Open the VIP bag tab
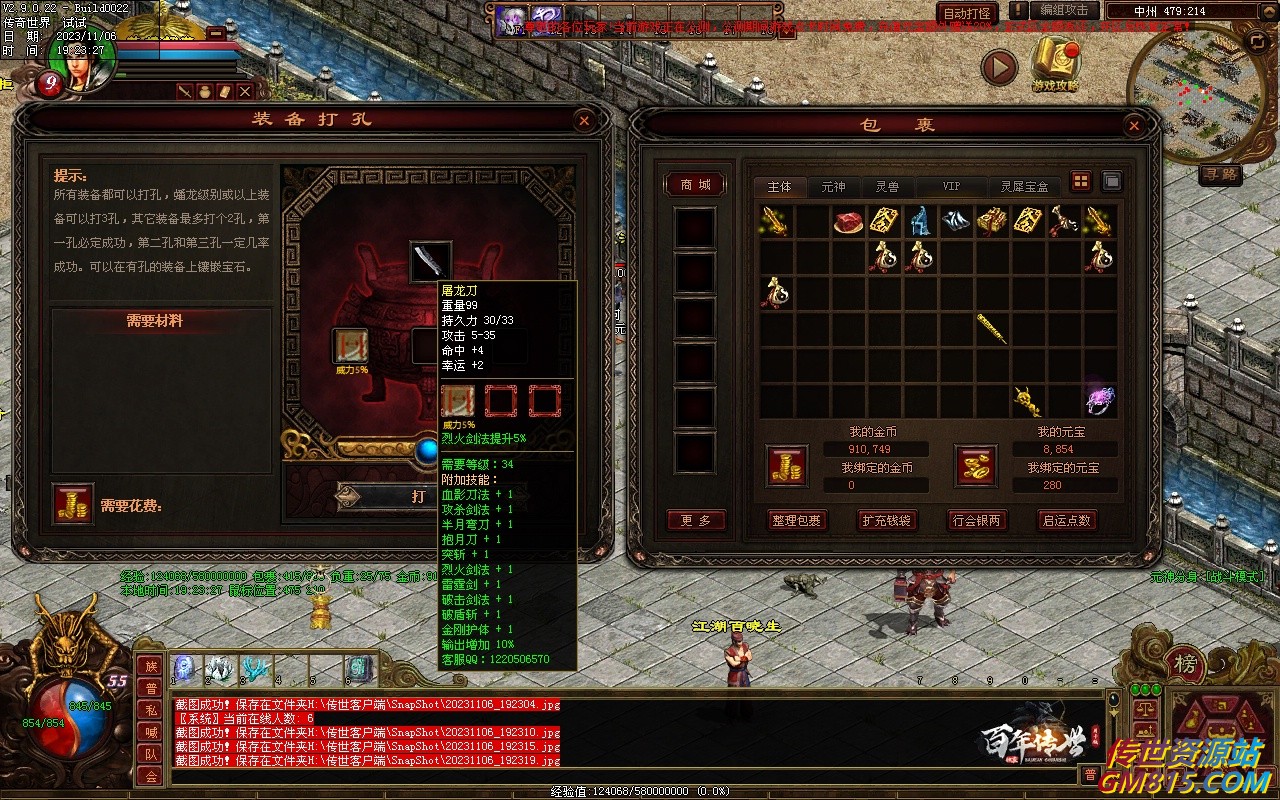1280x800 pixels. pyautogui.click(x=951, y=187)
